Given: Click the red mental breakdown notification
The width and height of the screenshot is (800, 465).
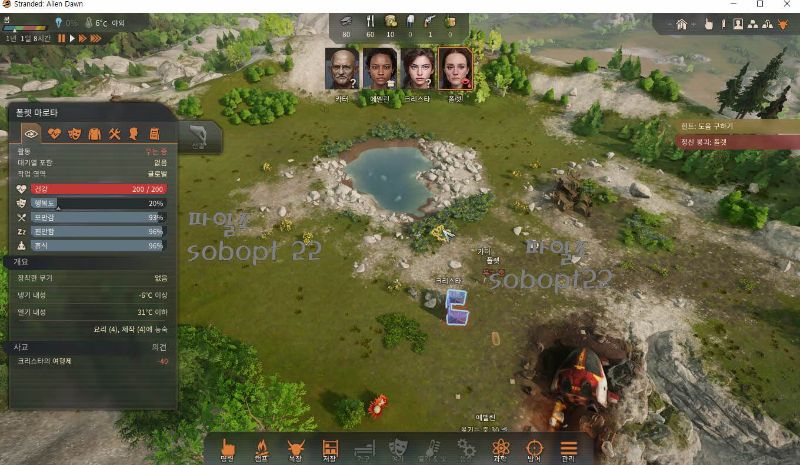Looking at the screenshot, I should pos(738,142).
